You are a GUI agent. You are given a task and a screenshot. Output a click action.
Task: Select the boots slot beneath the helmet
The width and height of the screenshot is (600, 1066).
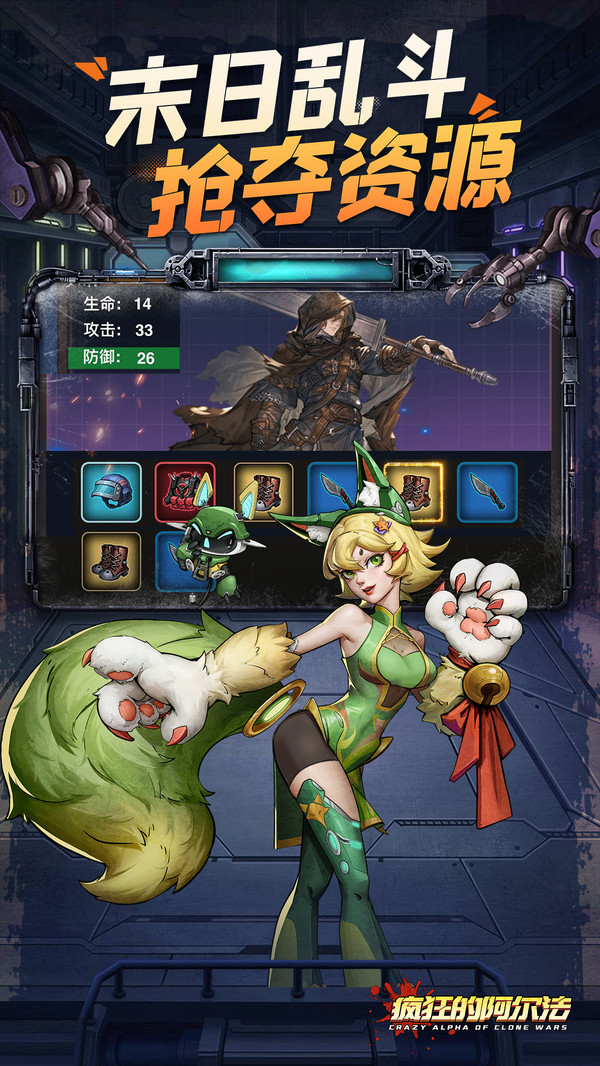(111, 562)
